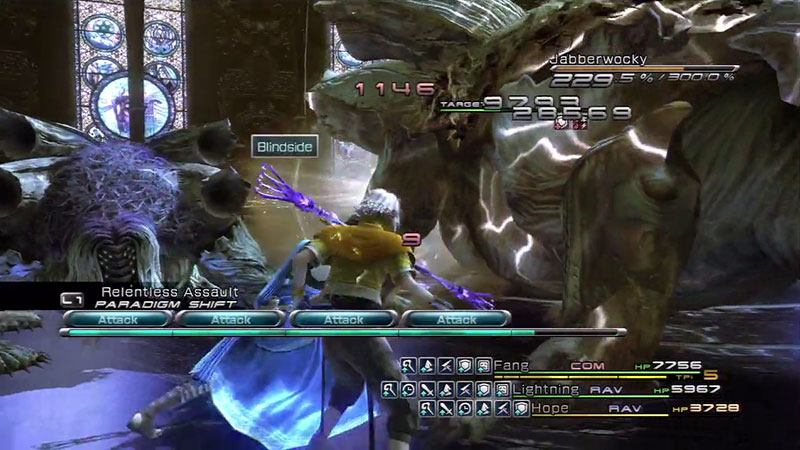This screenshot has height=450, width=800.
Task: Click the Blindside ability label
Action: click(285, 147)
